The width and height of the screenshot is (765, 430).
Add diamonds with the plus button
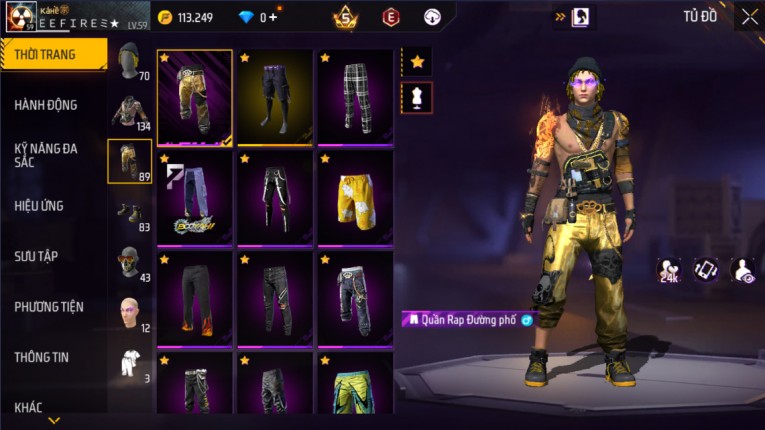tap(274, 17)
